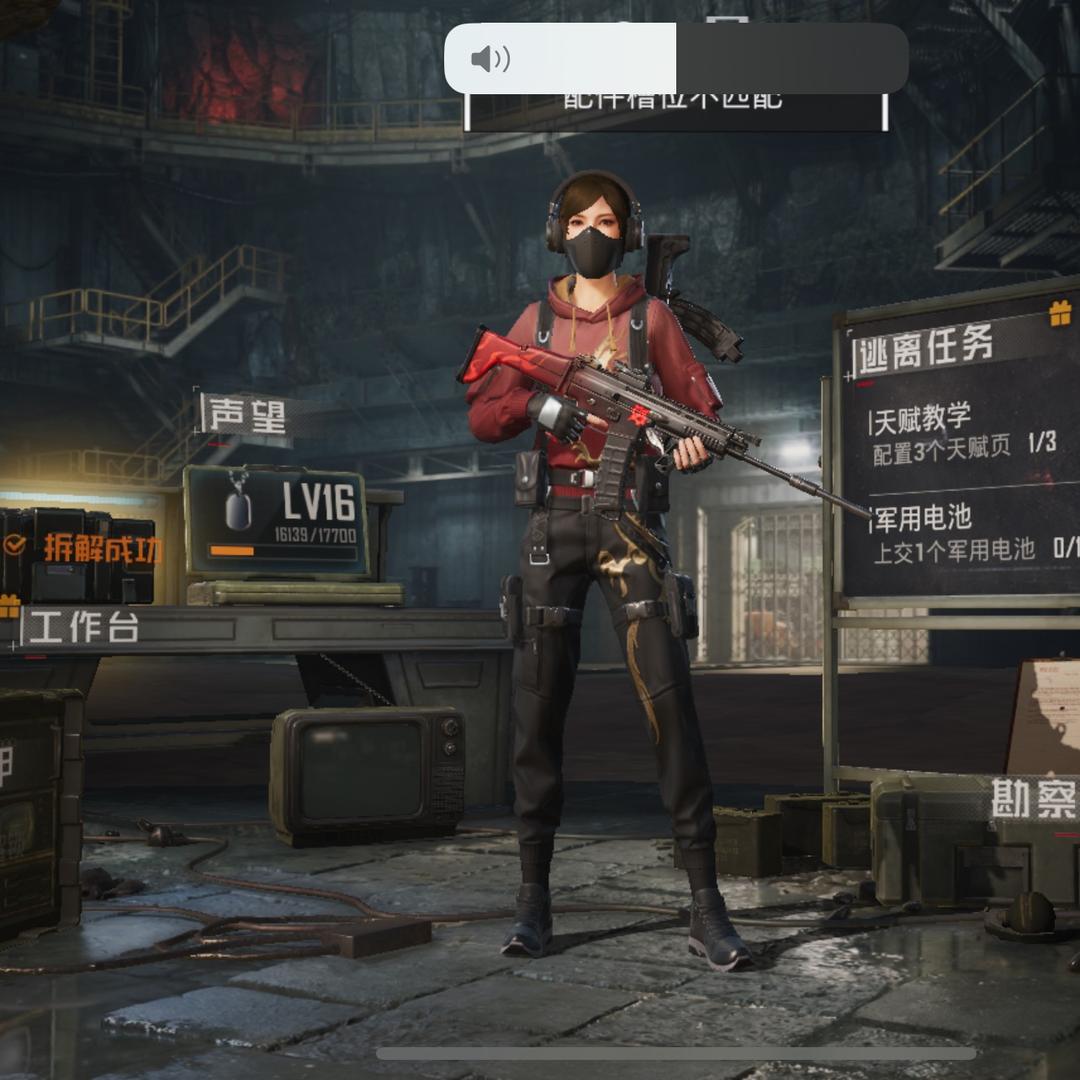The image size is (1080, 1080).
Task: Open the 工作台 workbench
Action: [82, 627]
